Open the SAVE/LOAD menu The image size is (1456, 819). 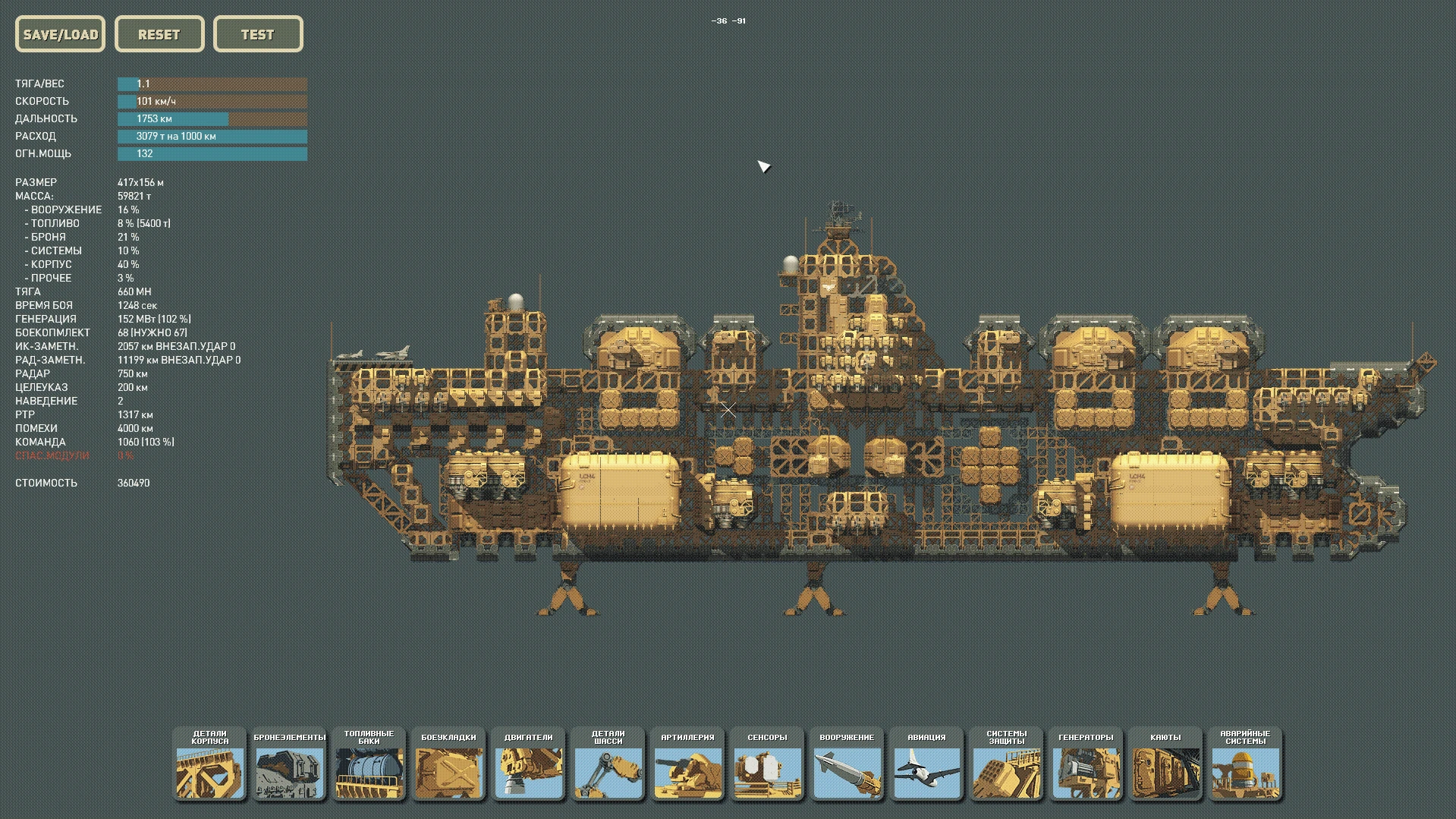point(60,34)
